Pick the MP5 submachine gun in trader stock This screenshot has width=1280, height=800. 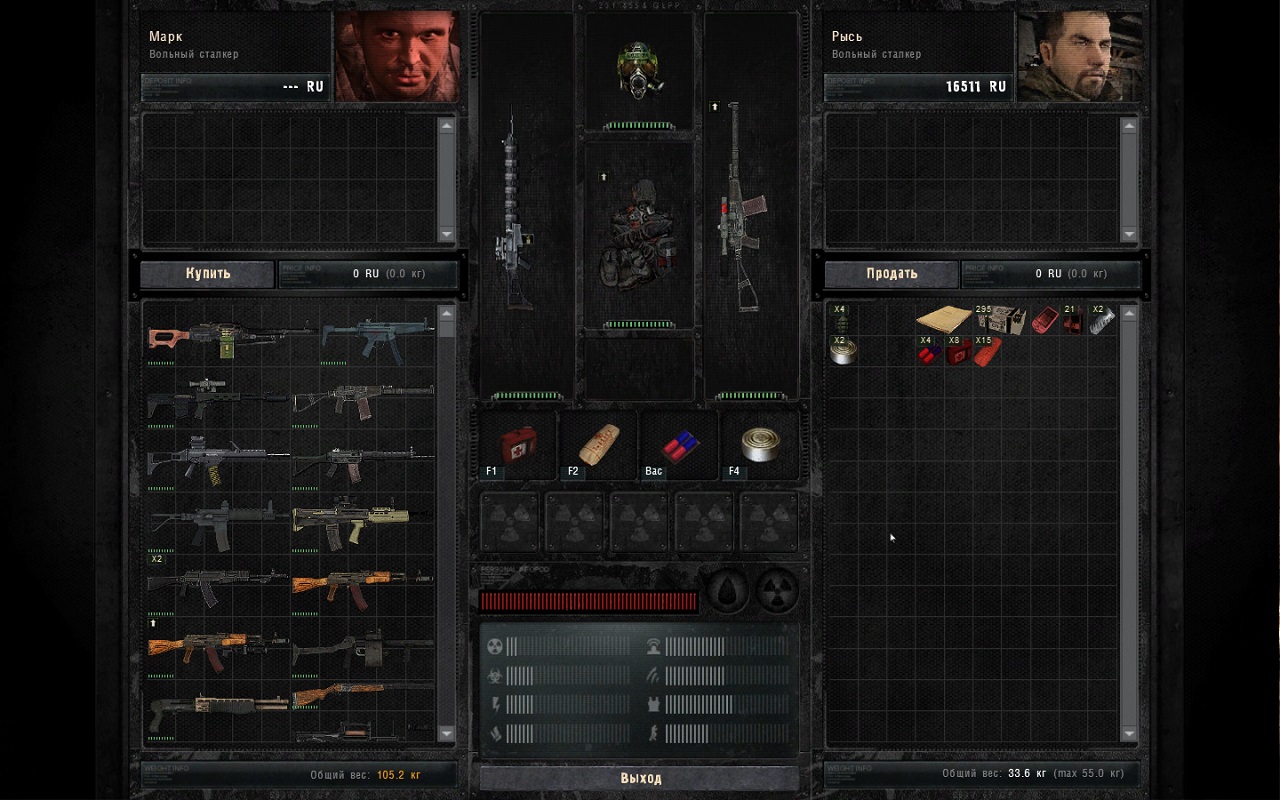375,338
